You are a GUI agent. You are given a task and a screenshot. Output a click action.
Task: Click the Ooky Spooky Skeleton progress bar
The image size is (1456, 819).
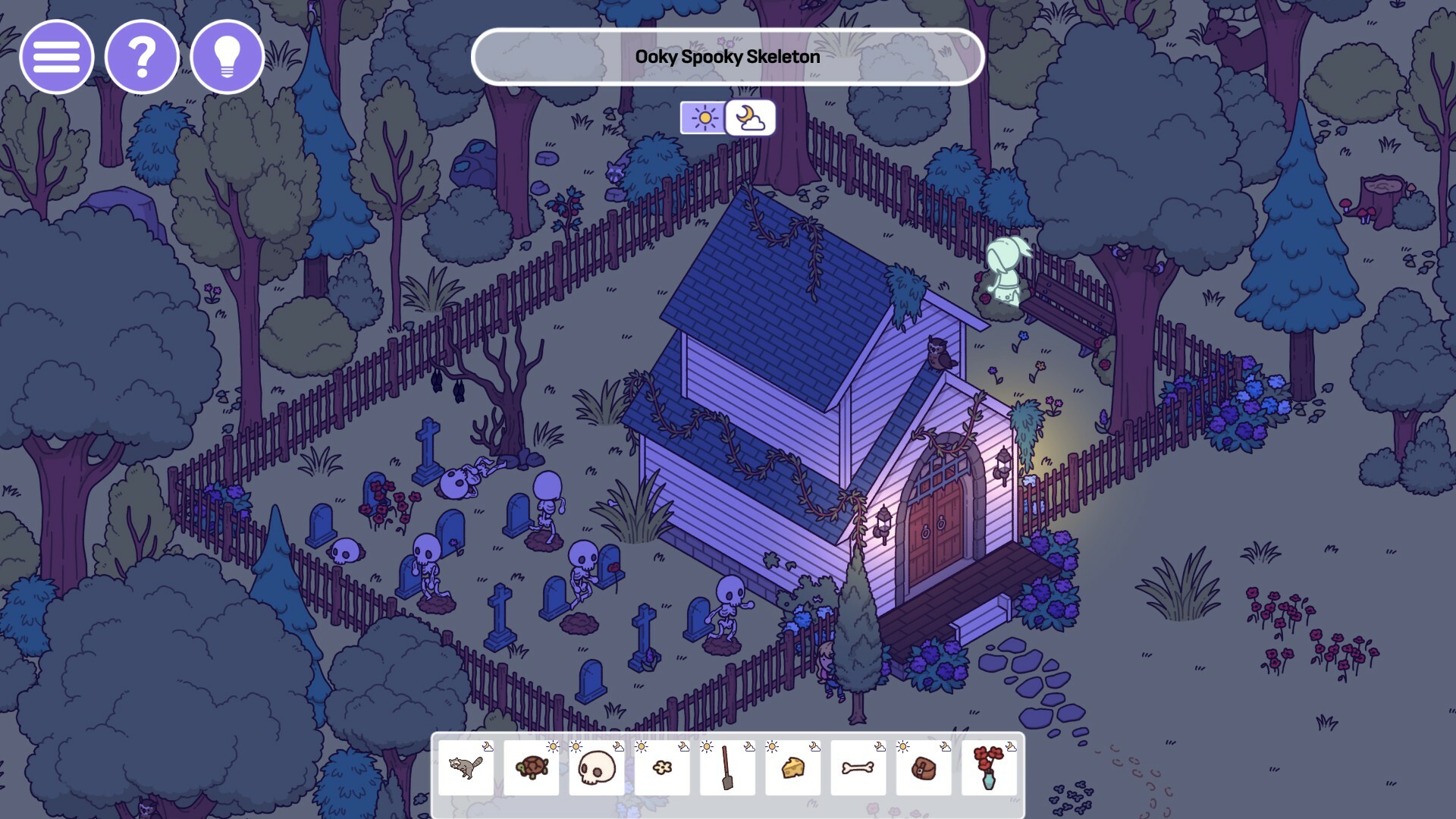726,55
